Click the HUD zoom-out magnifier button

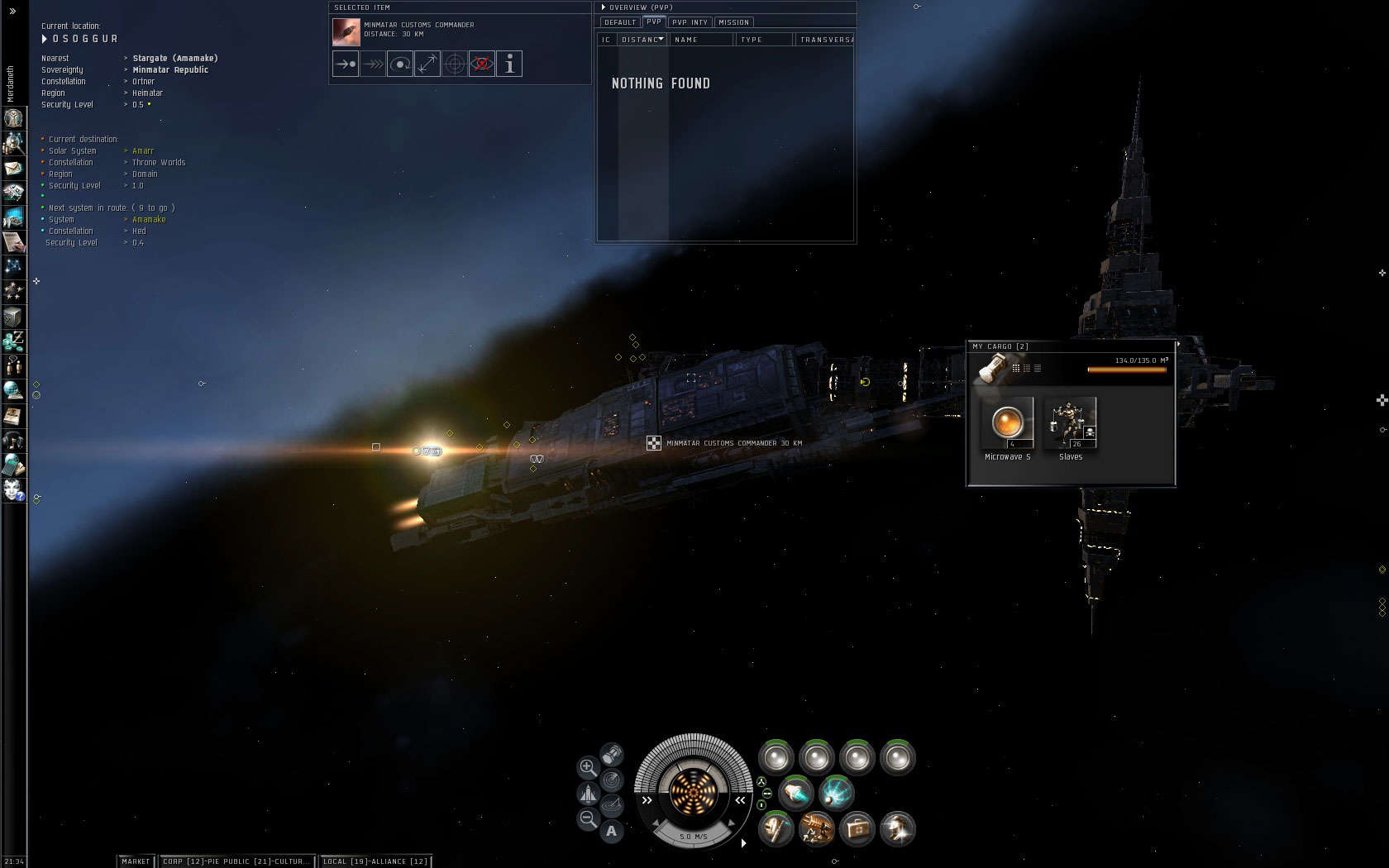tap(588, 819)
